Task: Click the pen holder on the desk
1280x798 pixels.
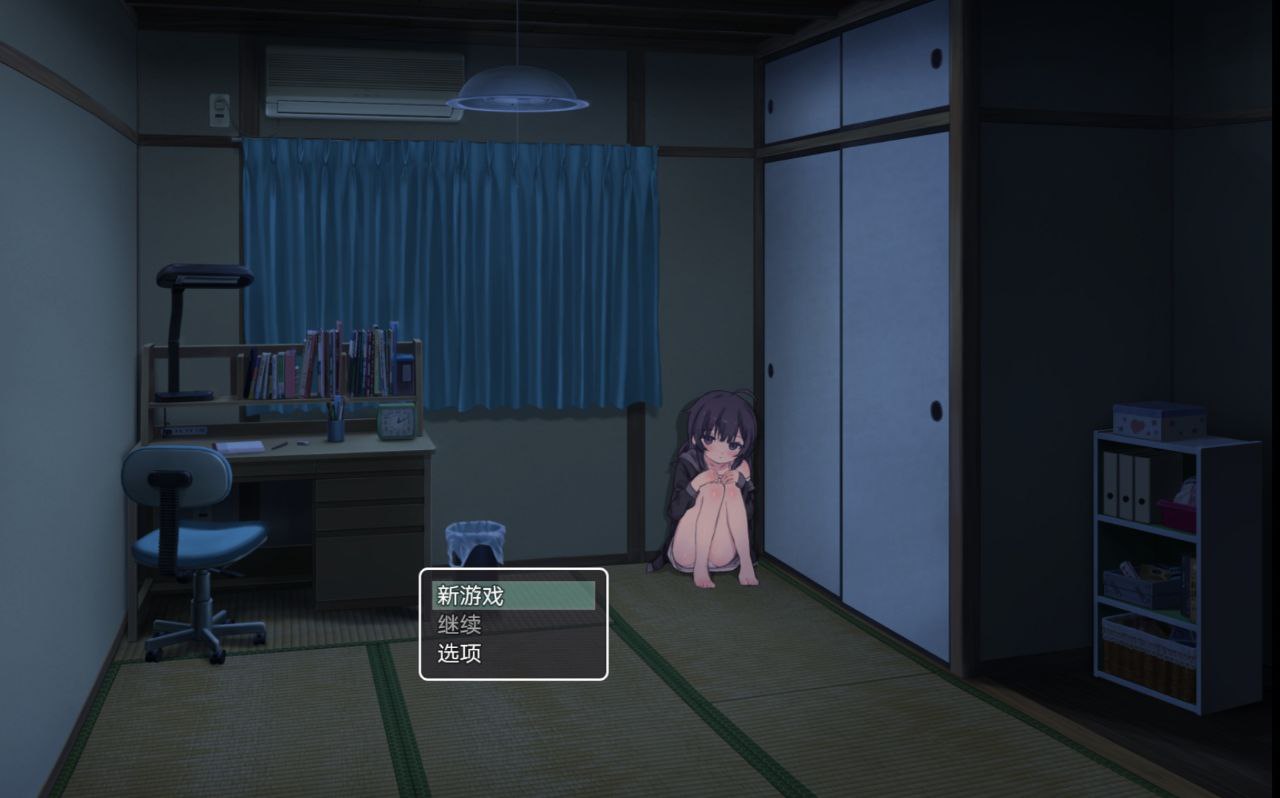Action: pos(333,425)
